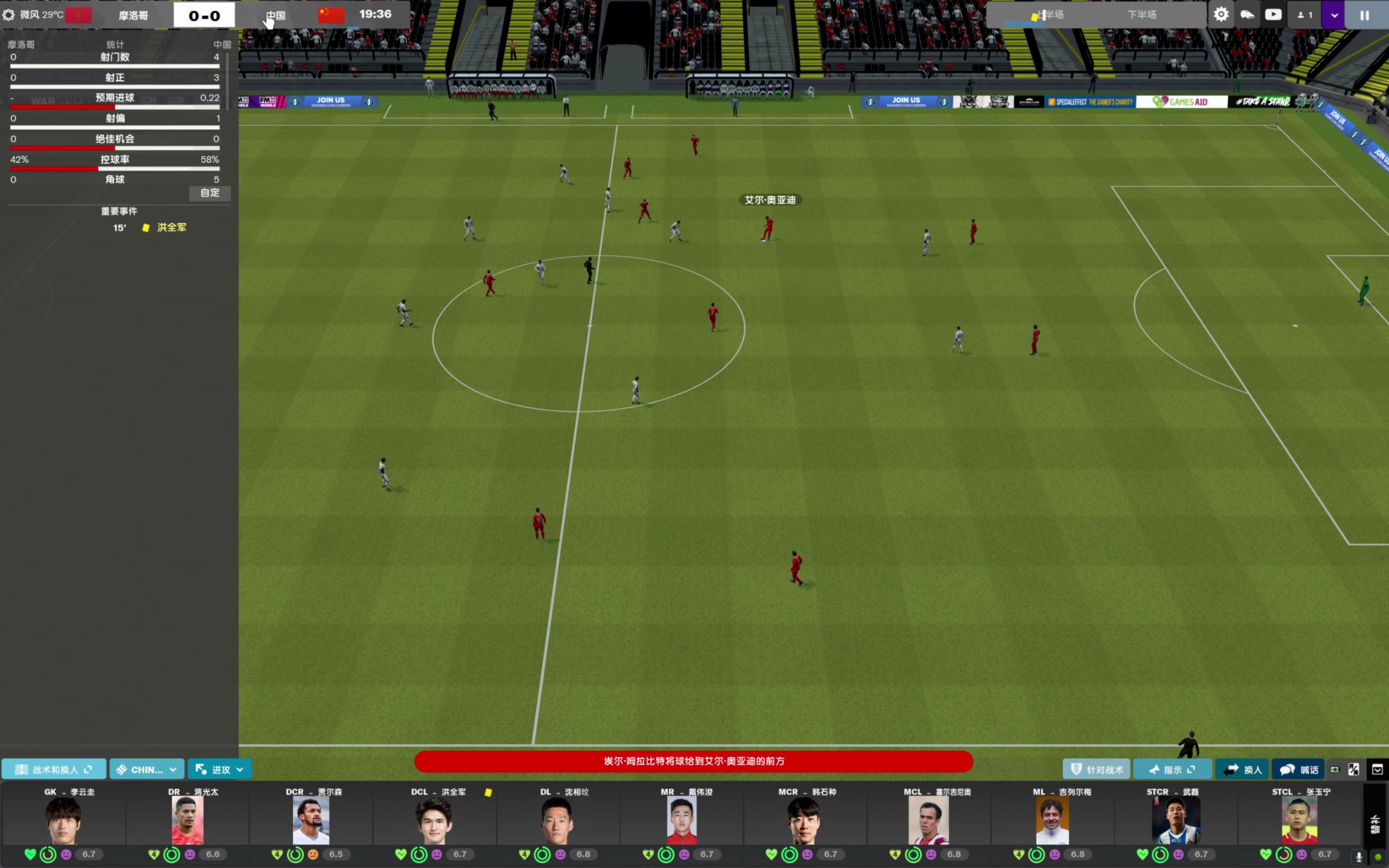Click the 针对战术 shield icon

coord(1097,769)
